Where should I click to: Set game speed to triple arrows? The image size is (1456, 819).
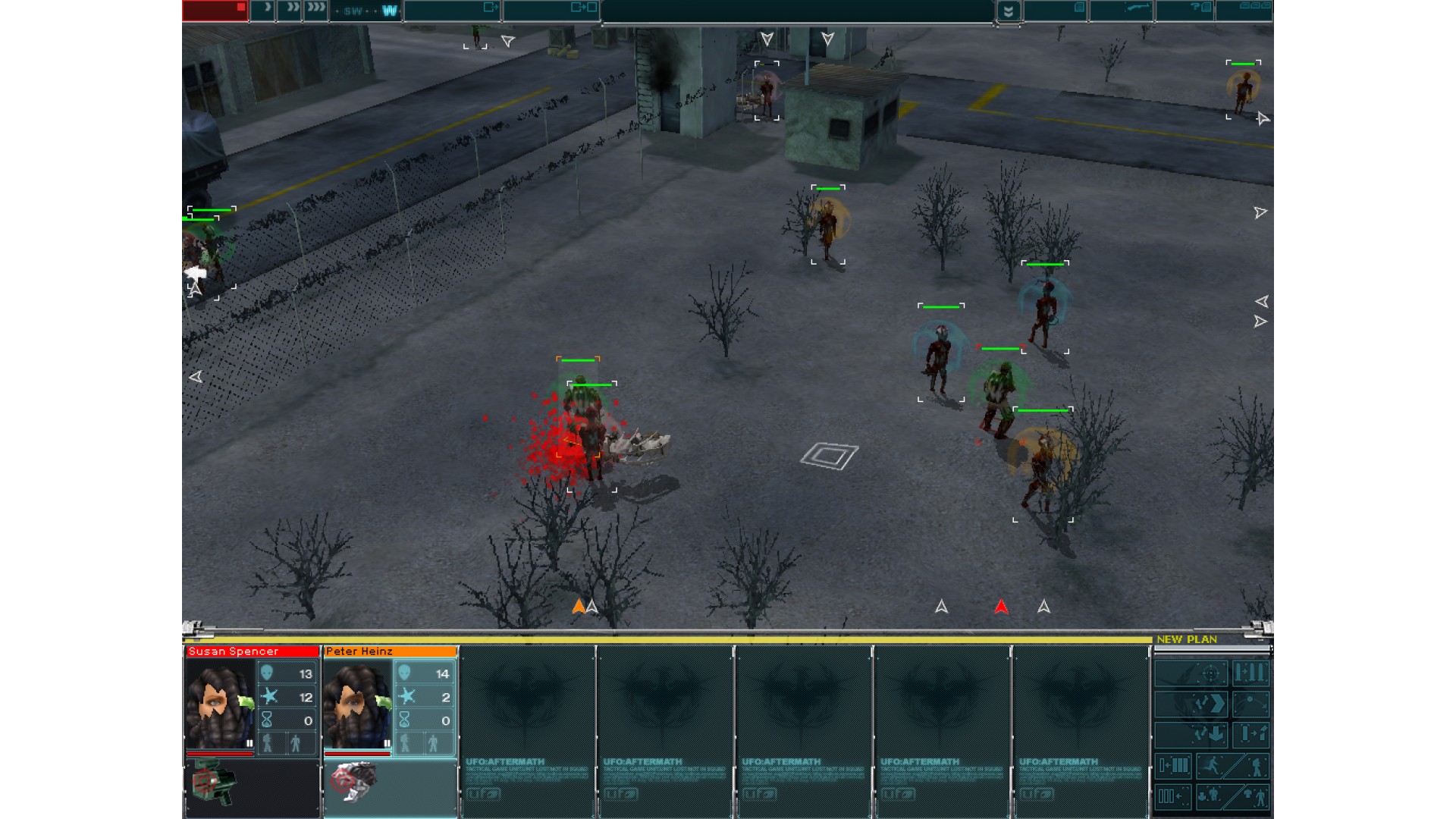[x=315, y=10]
